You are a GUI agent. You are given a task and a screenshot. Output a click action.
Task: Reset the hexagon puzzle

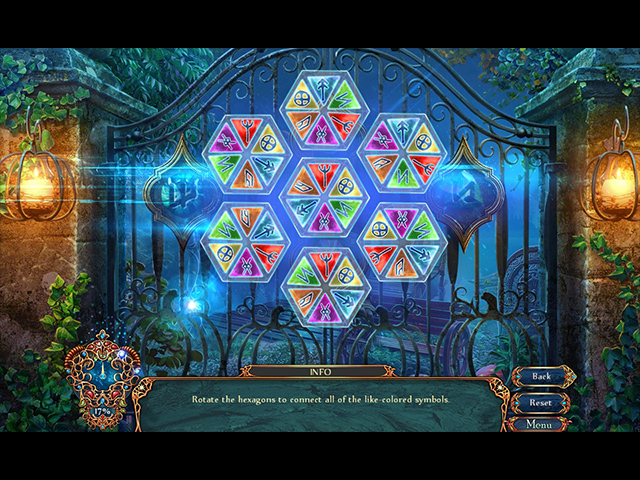click(x=541, y=402)
